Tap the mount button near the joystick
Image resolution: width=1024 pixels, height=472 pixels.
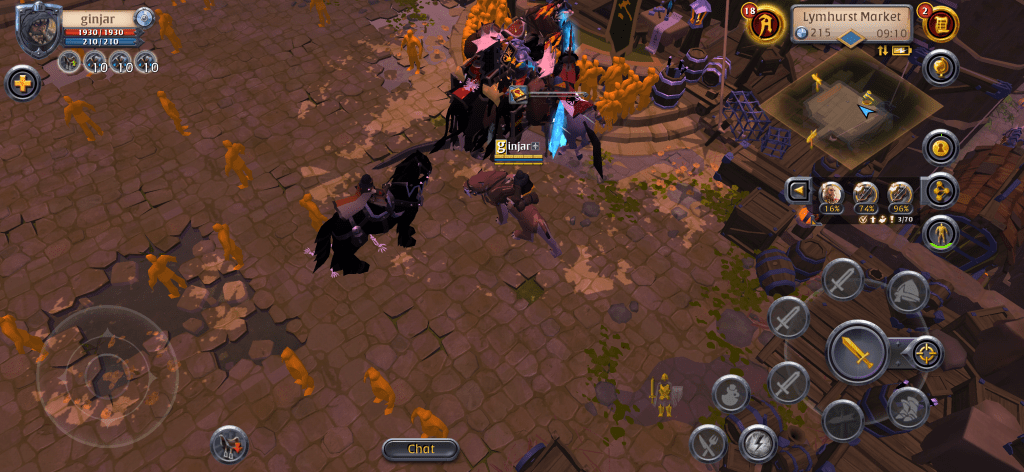click(x=230, y=443)
